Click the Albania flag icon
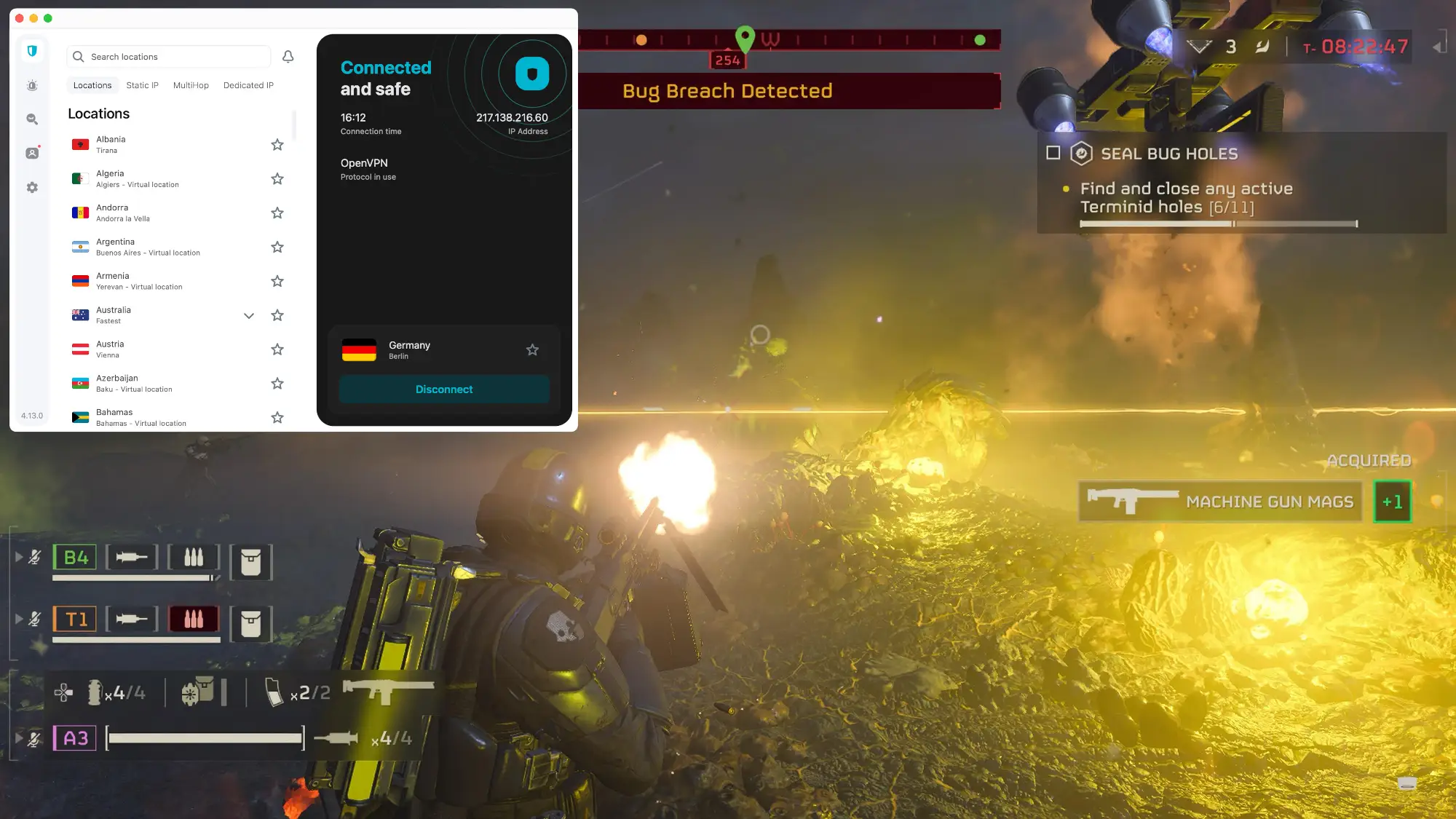Screen dimensions: 1456x819 click(81, 143)
